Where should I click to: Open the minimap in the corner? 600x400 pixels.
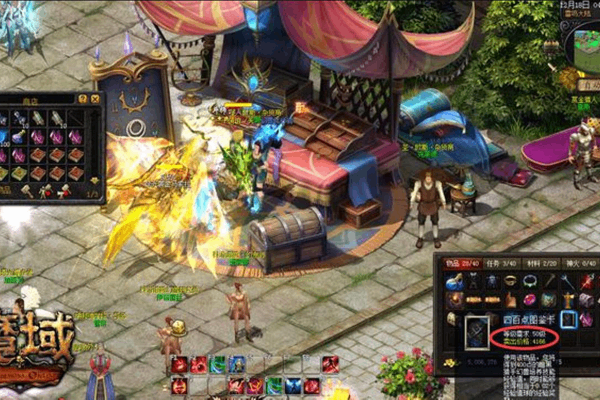[x=581, y=50]
